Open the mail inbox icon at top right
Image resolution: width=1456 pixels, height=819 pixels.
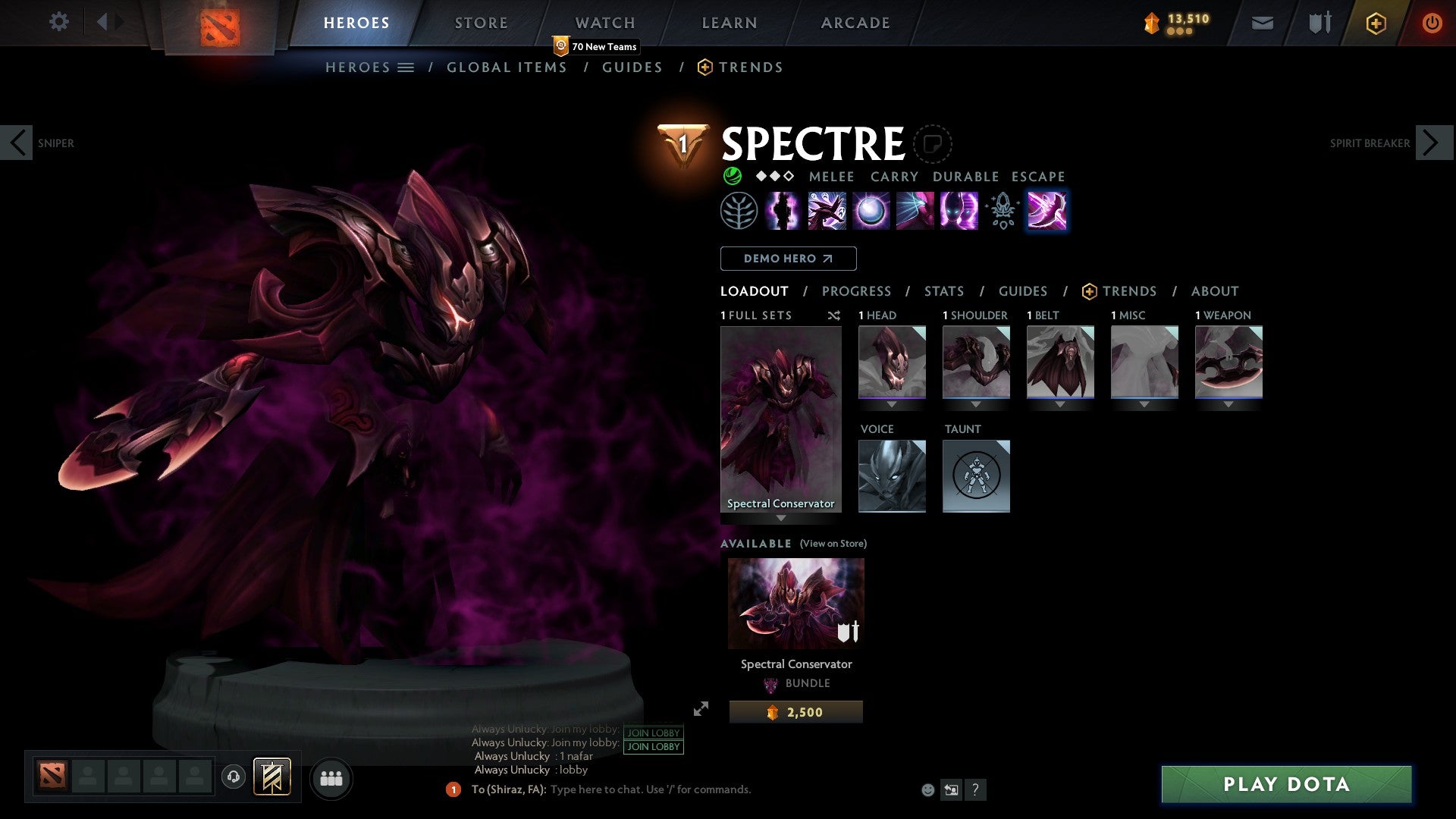pos(1262,23)
